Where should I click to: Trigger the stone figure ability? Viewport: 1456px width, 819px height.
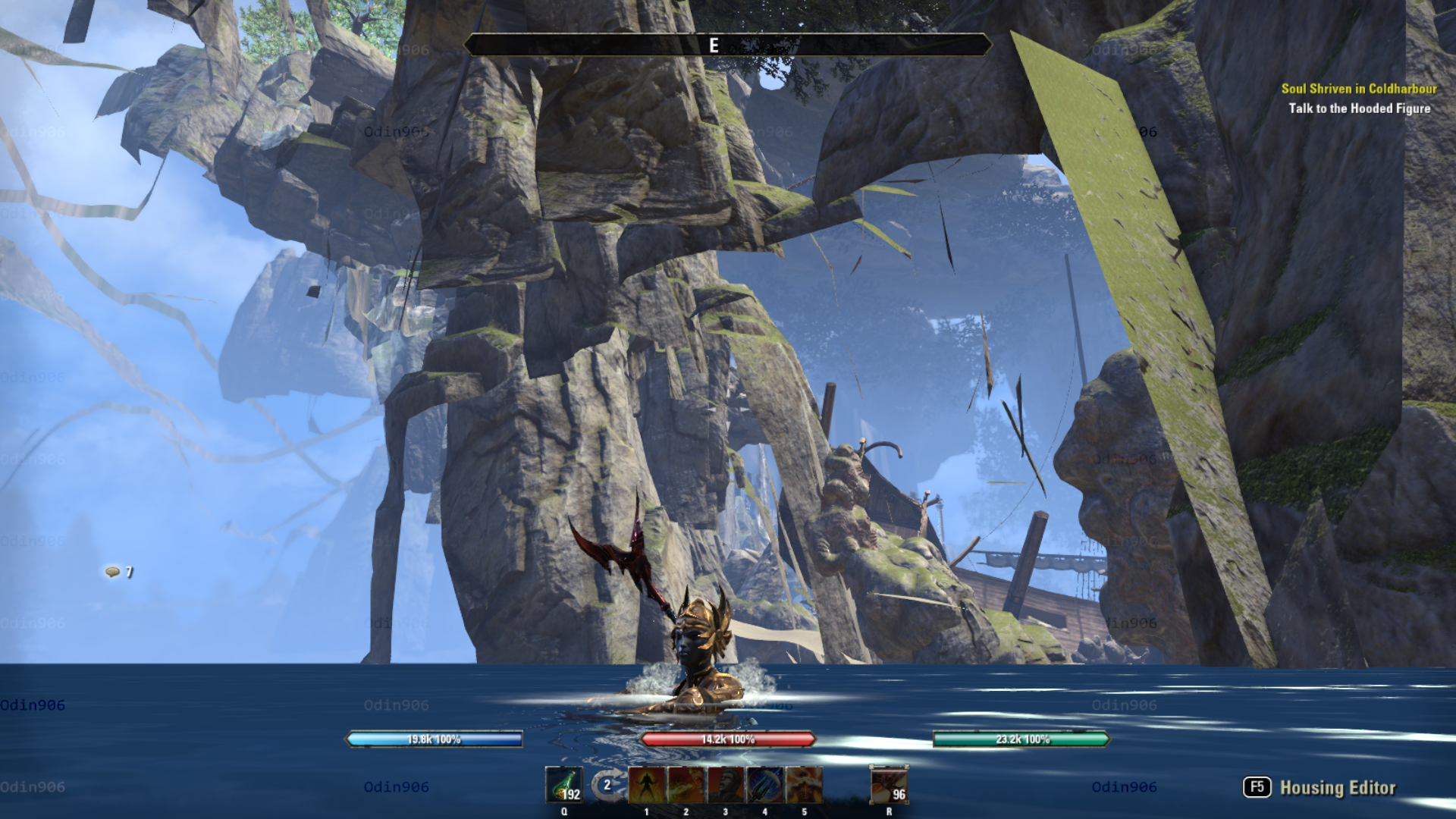point(726,785)
